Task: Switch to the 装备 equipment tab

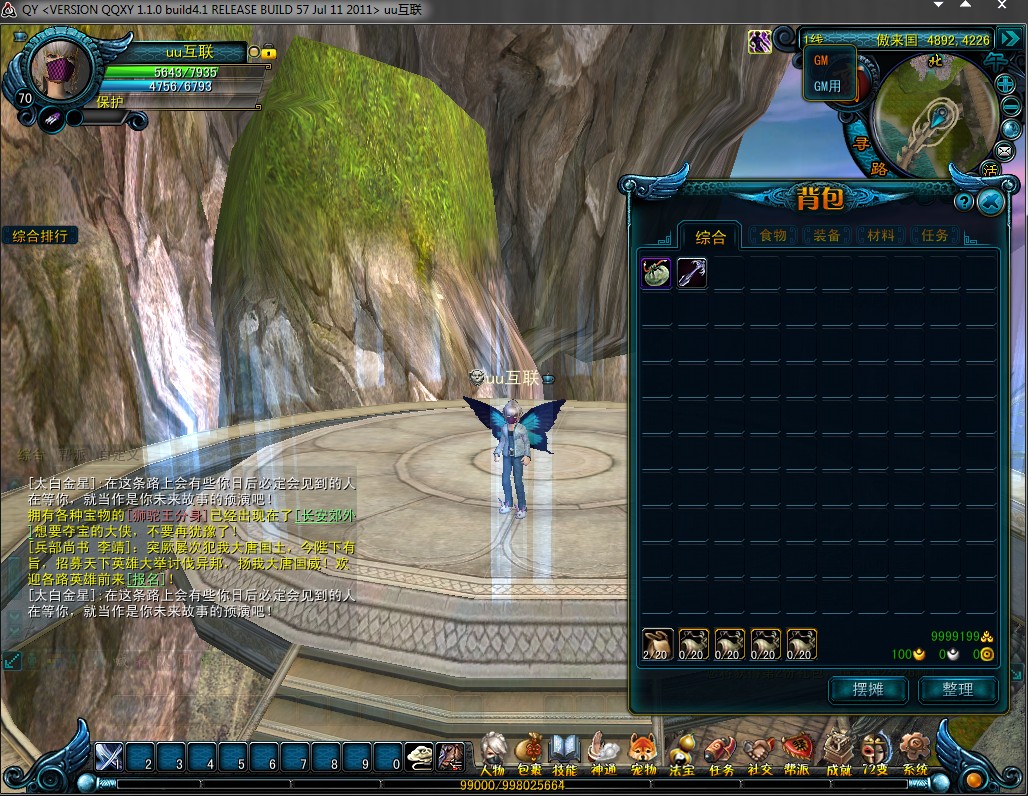Action: (x=827, y=236)
